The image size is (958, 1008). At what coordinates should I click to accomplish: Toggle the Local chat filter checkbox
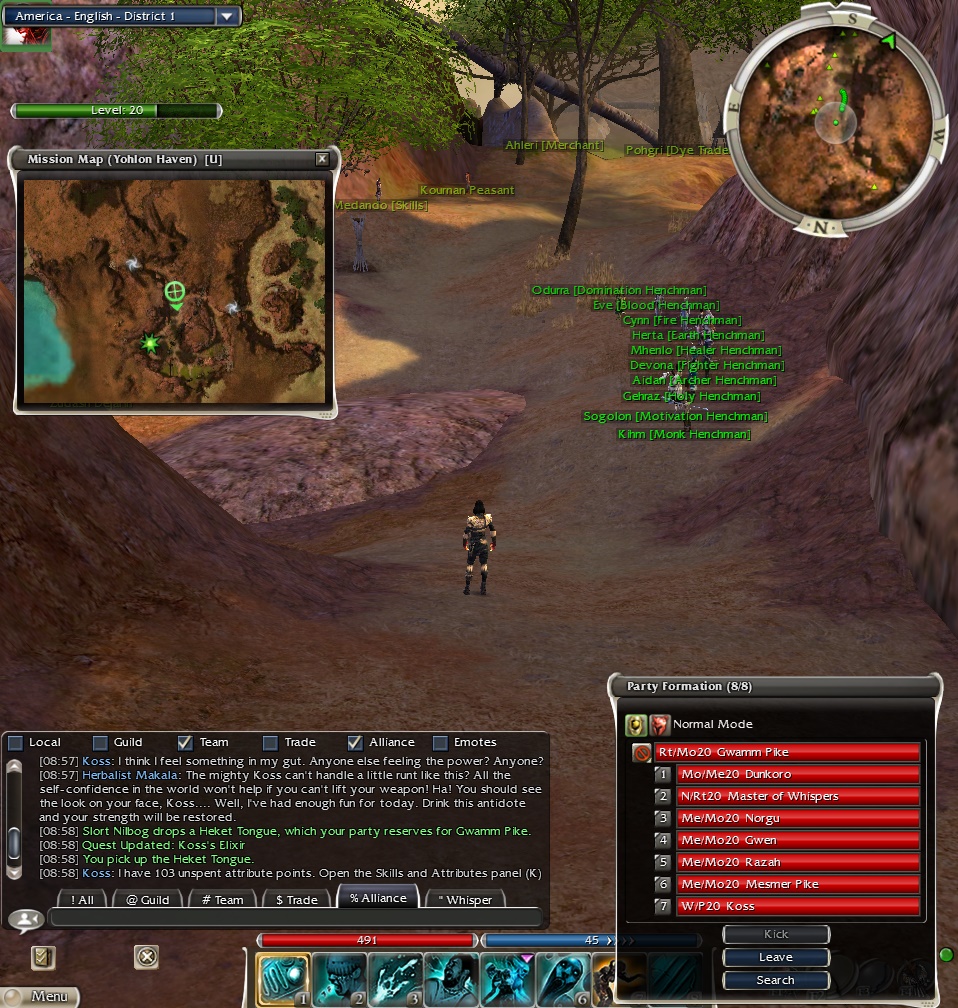pos(15,743)
